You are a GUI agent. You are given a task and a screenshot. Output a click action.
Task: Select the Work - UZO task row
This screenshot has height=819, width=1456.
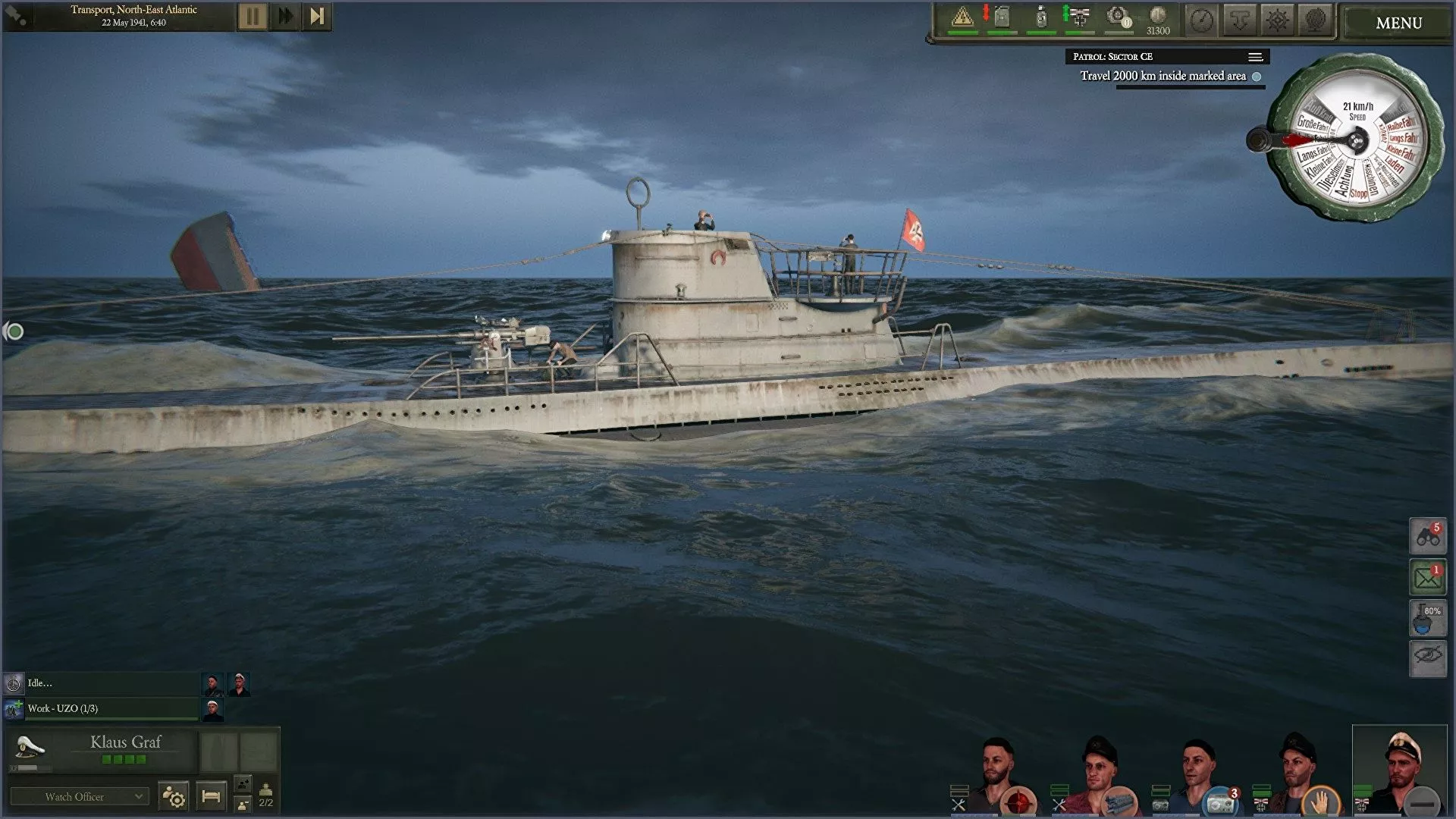tap(102, 708)
